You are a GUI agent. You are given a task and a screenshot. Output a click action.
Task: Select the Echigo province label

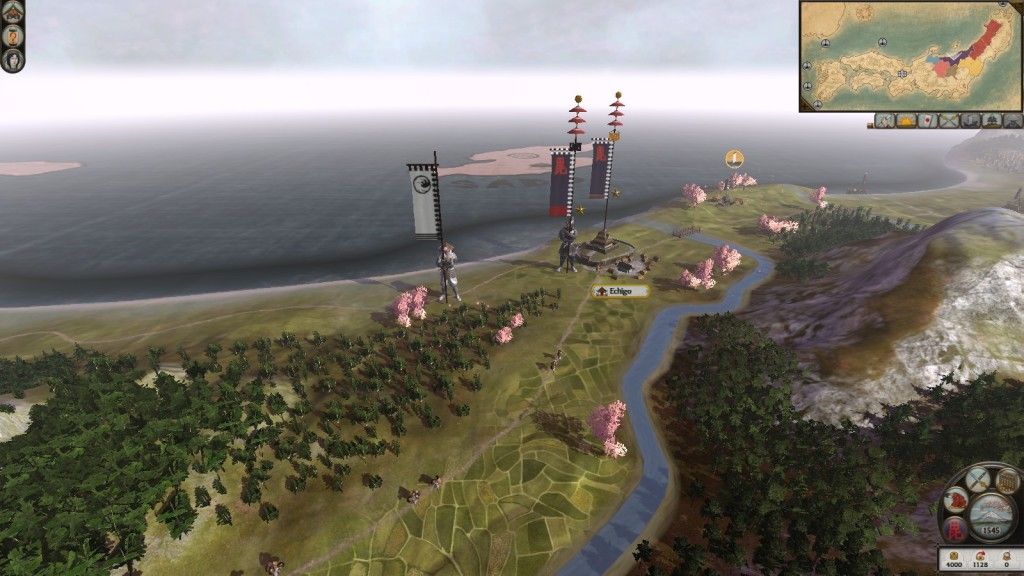[x=621, y=291]
